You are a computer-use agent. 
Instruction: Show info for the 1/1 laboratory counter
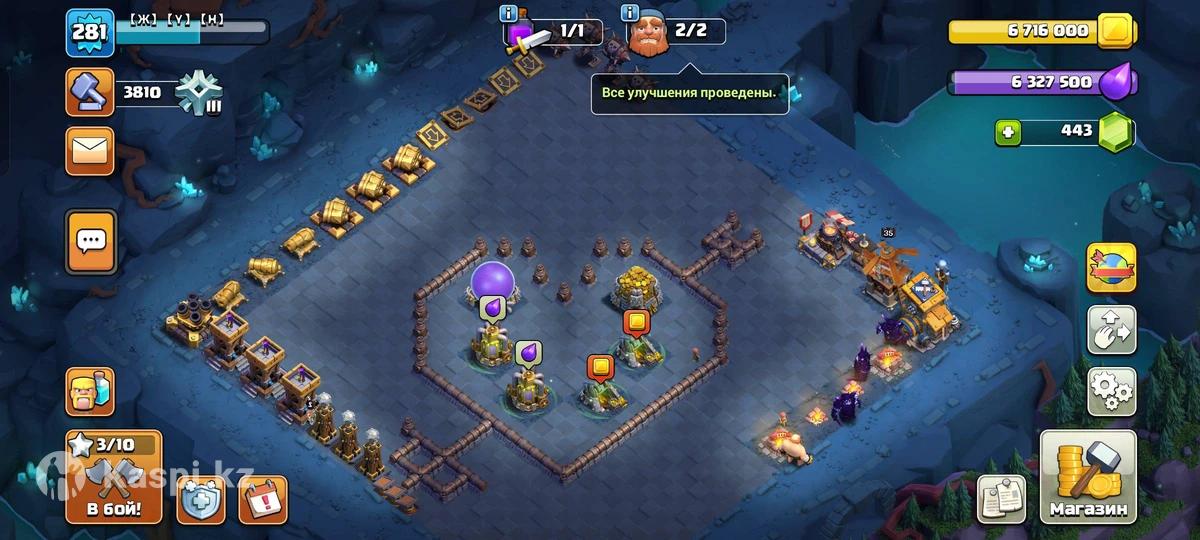coord(510,14)
